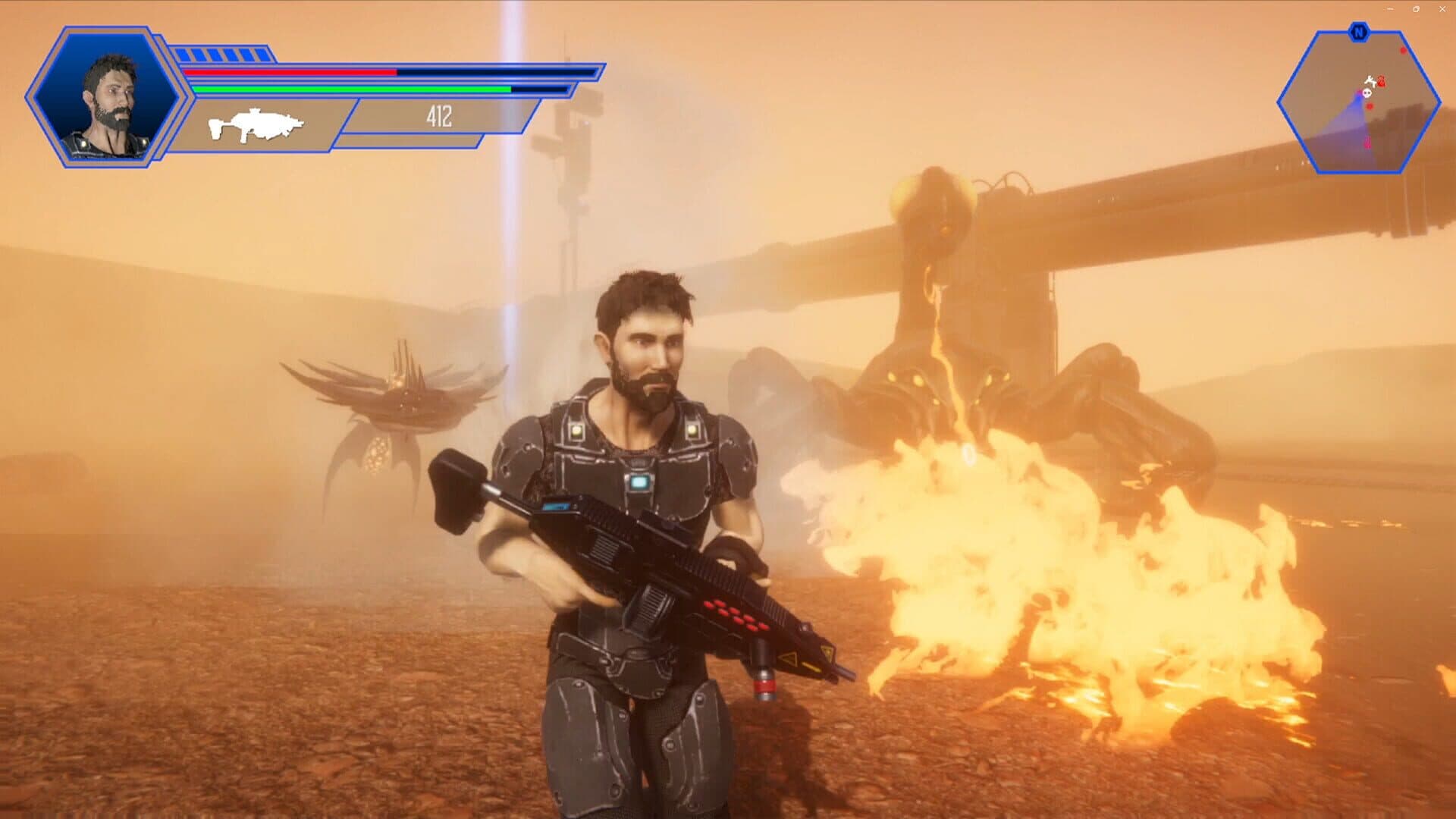Select the assault rifle weapon icon
Screen dimensions: 1456x819
[x=256, y=125]
